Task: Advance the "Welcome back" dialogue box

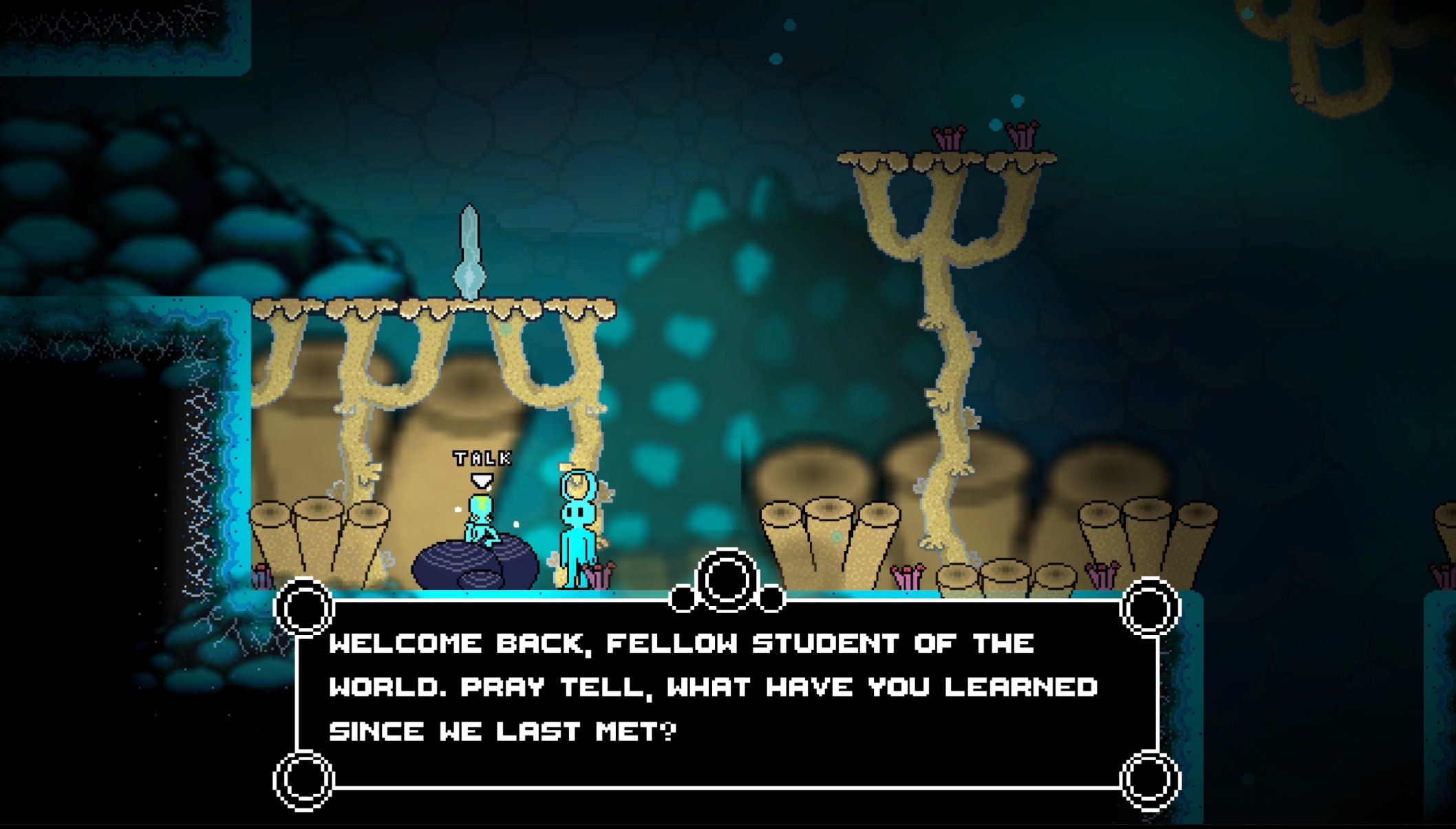Action: coord(727,693)
